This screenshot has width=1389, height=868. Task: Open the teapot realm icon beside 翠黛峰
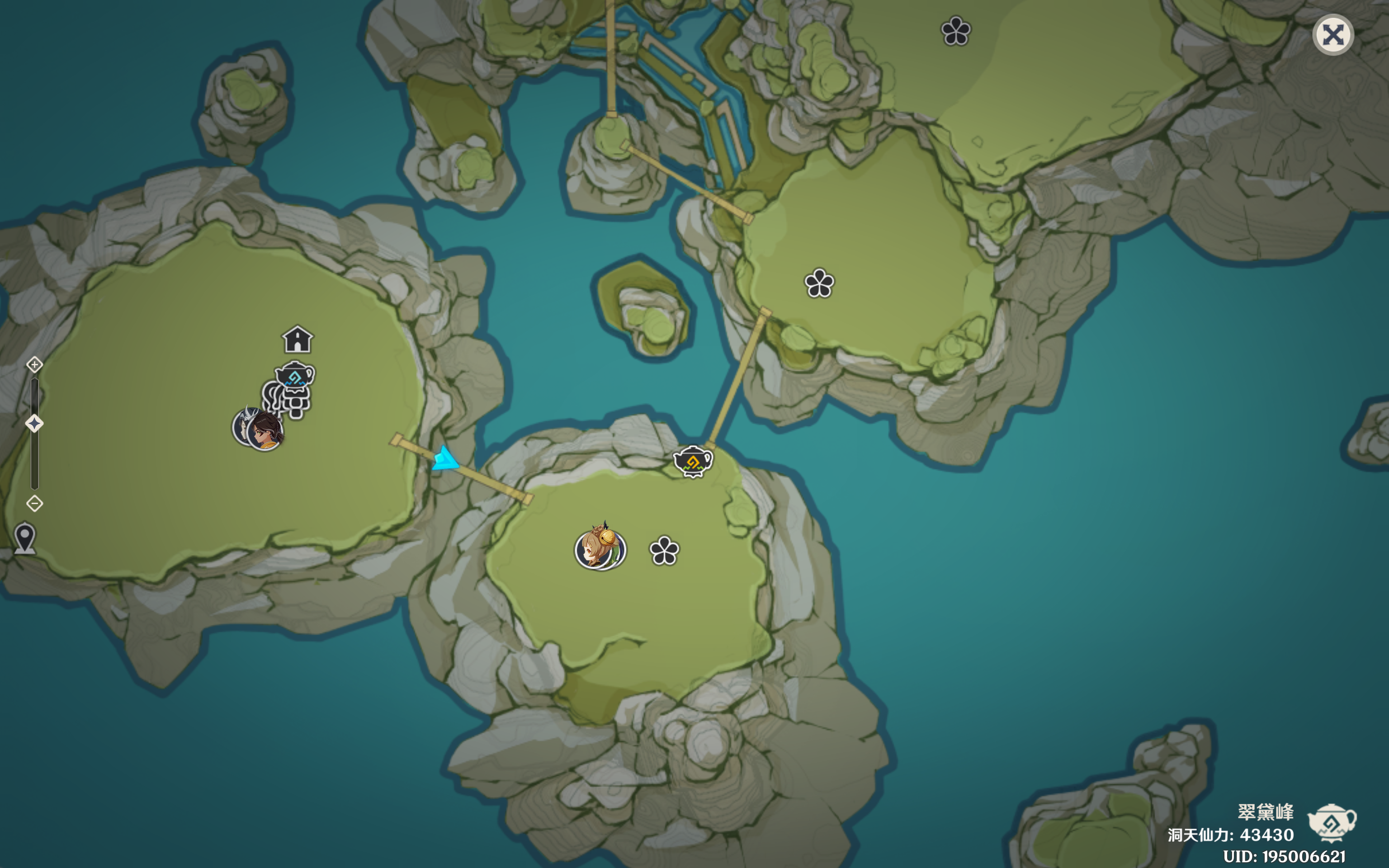click(x=1332, y=821)
